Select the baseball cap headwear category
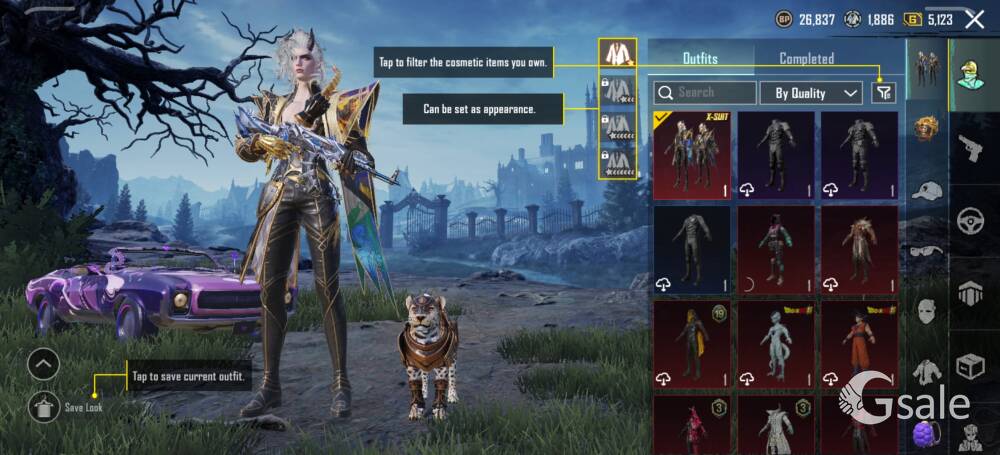Screen dimensions: 1000x455 point(927,190)
